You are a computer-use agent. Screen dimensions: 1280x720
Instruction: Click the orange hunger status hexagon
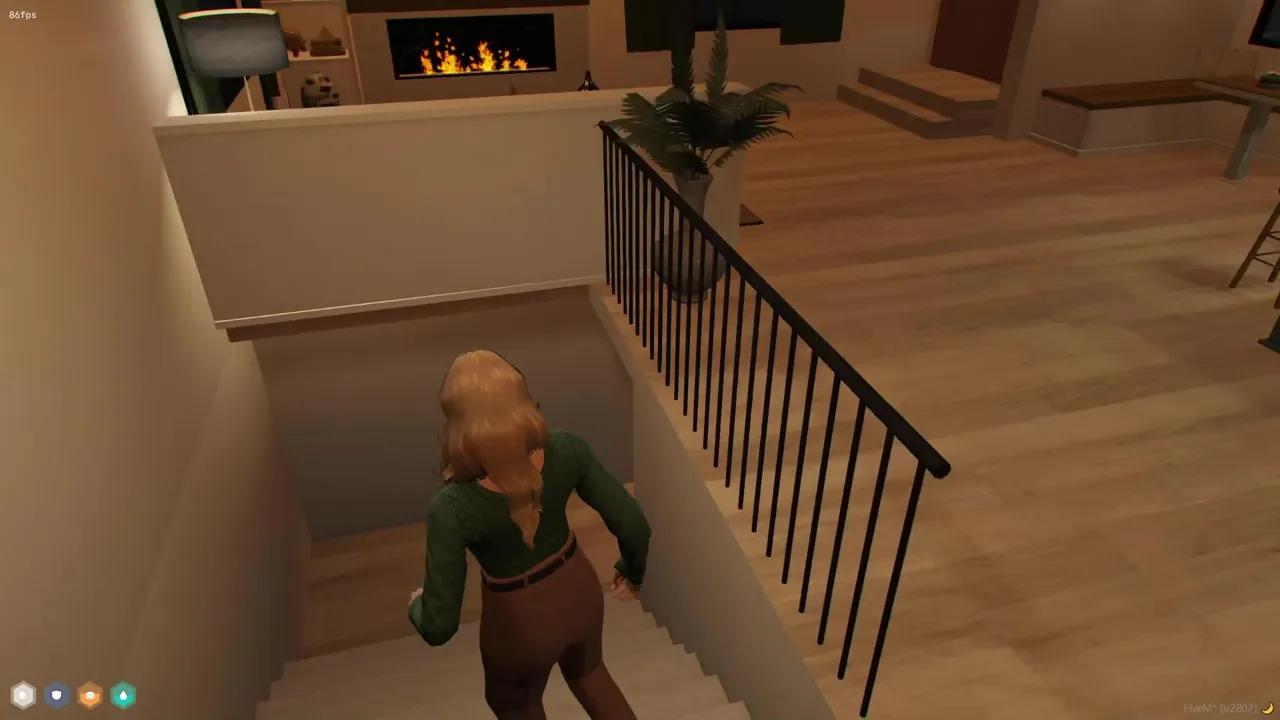point(89,695)
